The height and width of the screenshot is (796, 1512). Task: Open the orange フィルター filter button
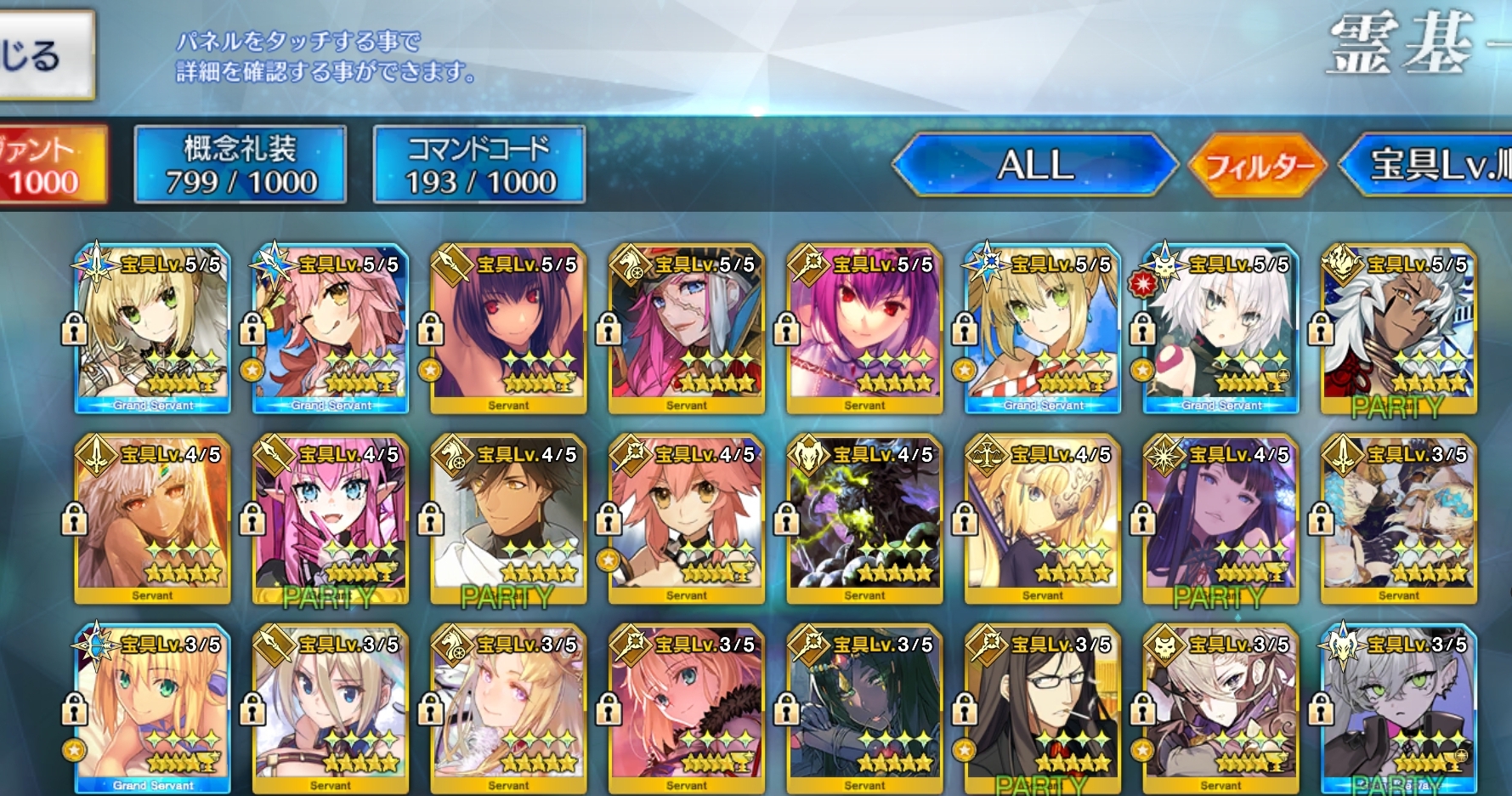coord(1257,165)
